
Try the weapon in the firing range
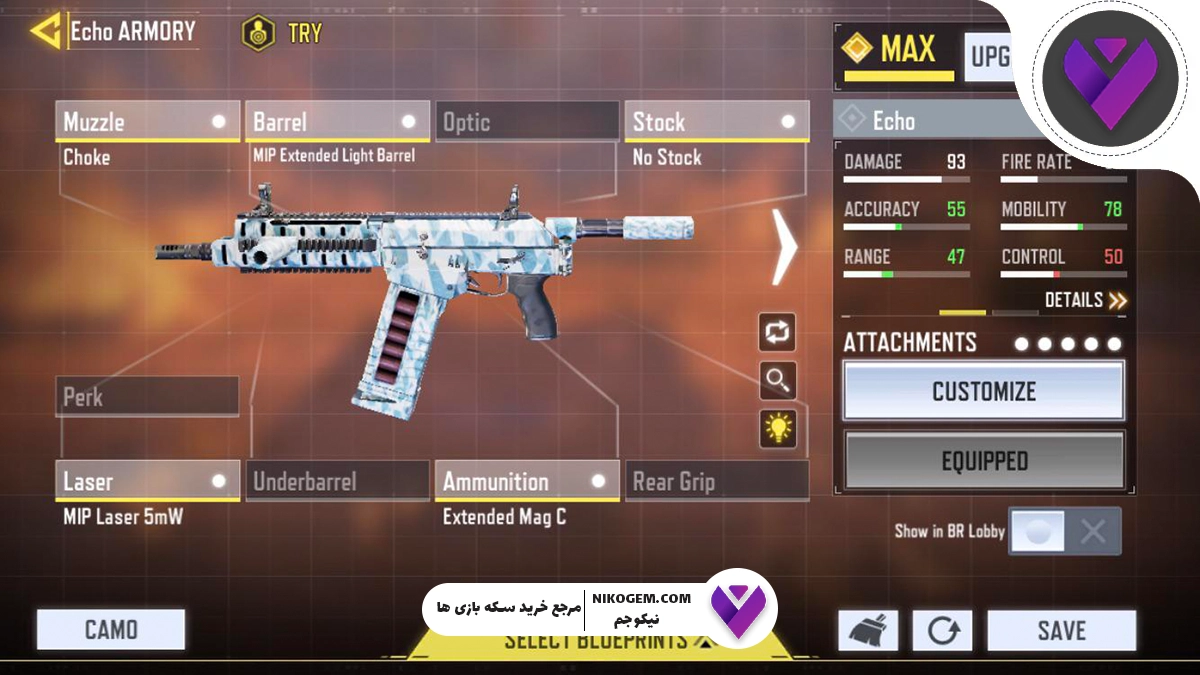click(283, 33)
